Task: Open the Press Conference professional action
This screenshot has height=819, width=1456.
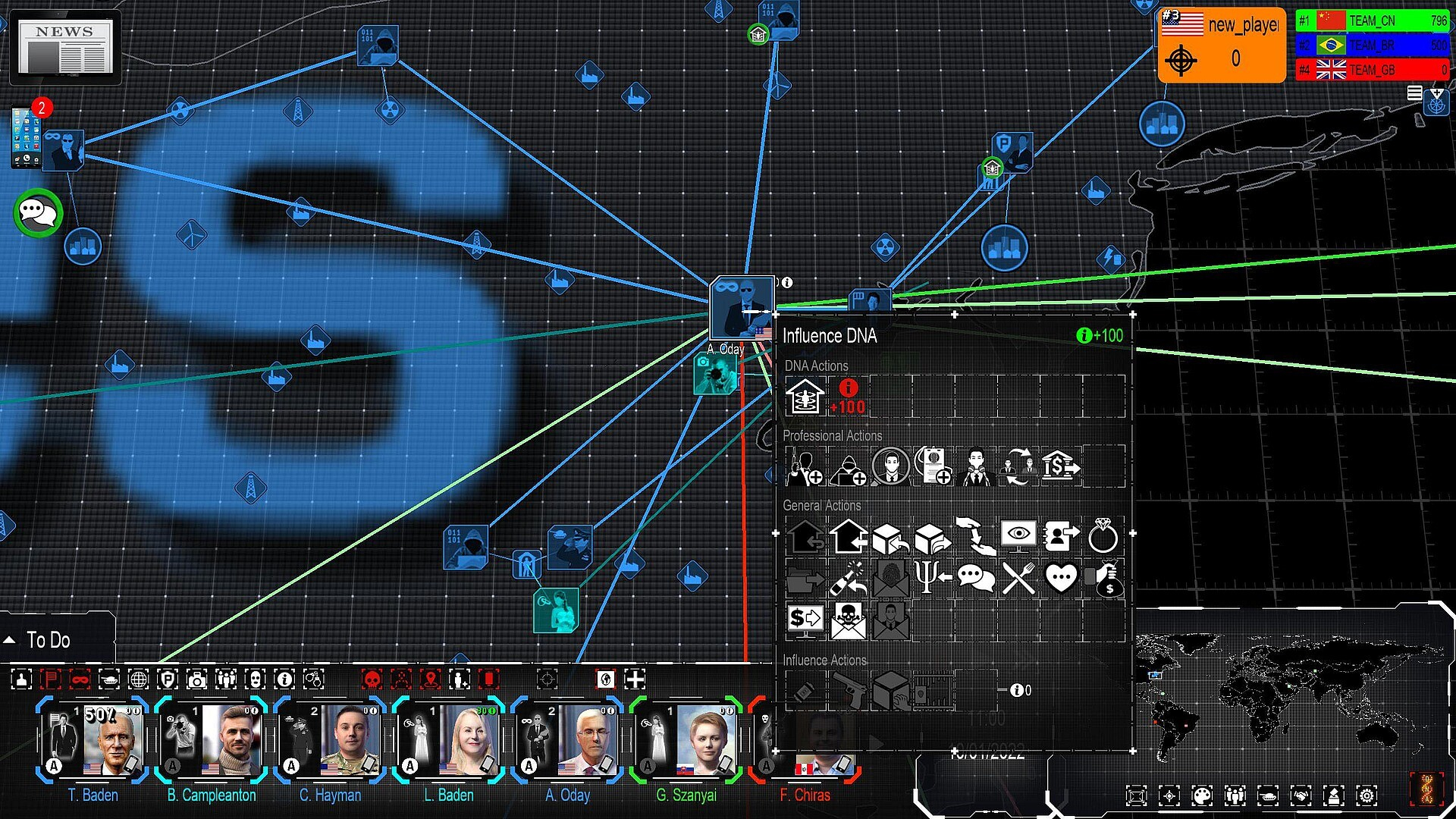Action: (x=977, y=466)
